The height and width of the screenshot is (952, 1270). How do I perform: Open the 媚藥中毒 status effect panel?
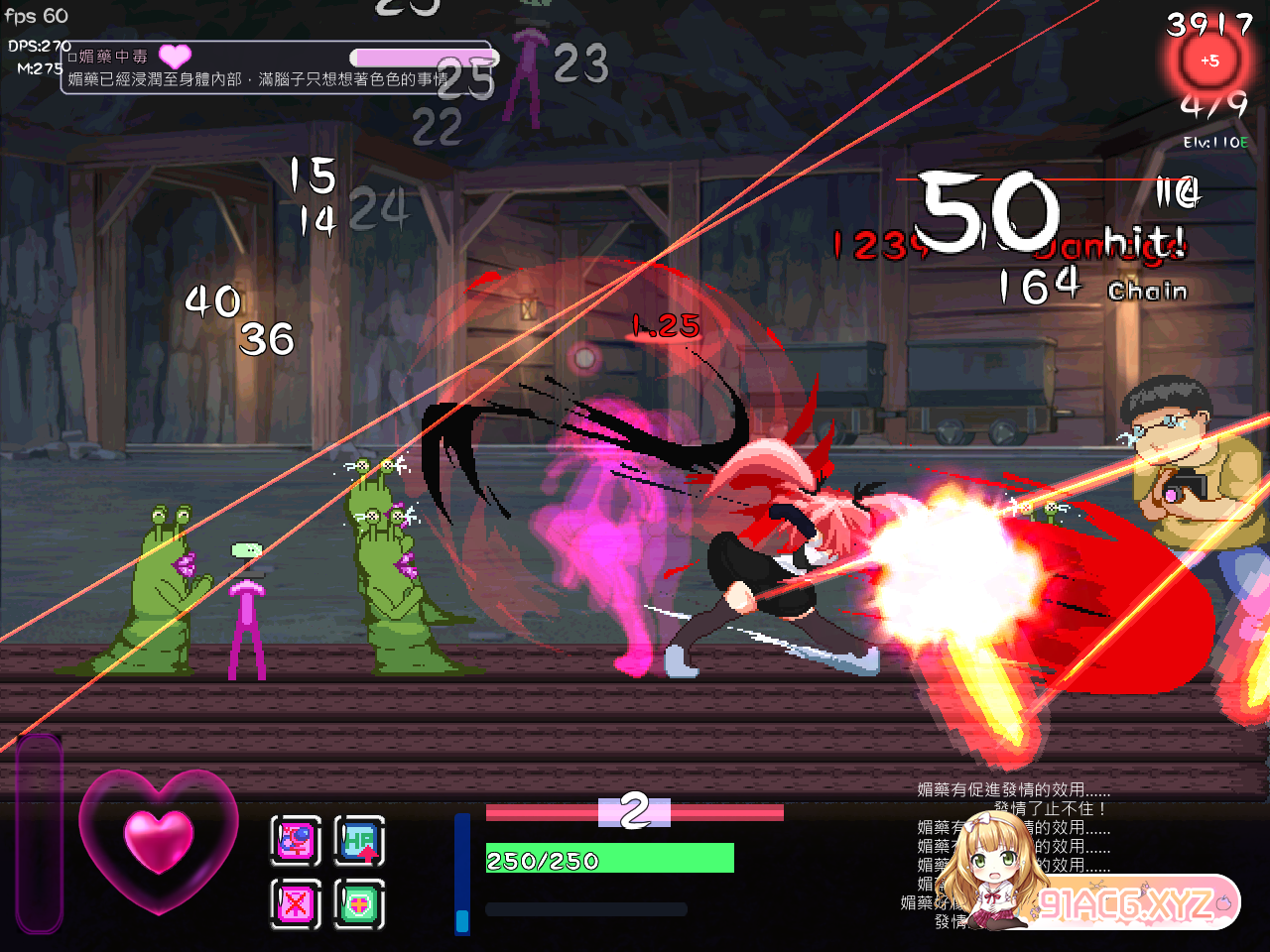coord(276,67)
